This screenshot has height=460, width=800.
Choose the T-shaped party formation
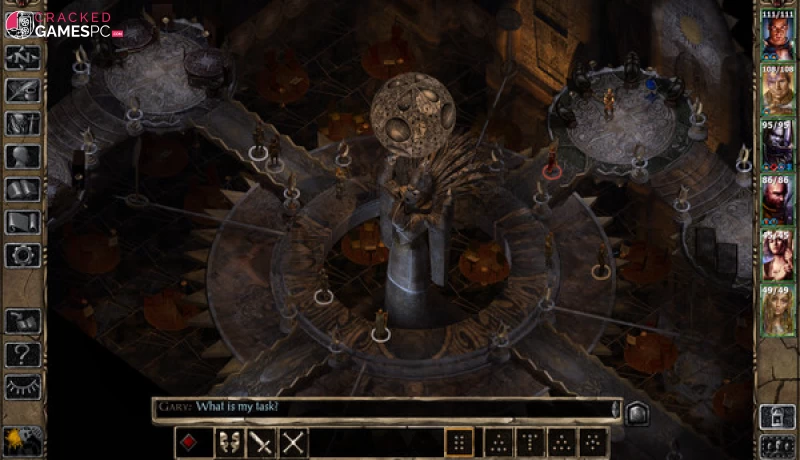pyautogui.click(x=530, y=442)
